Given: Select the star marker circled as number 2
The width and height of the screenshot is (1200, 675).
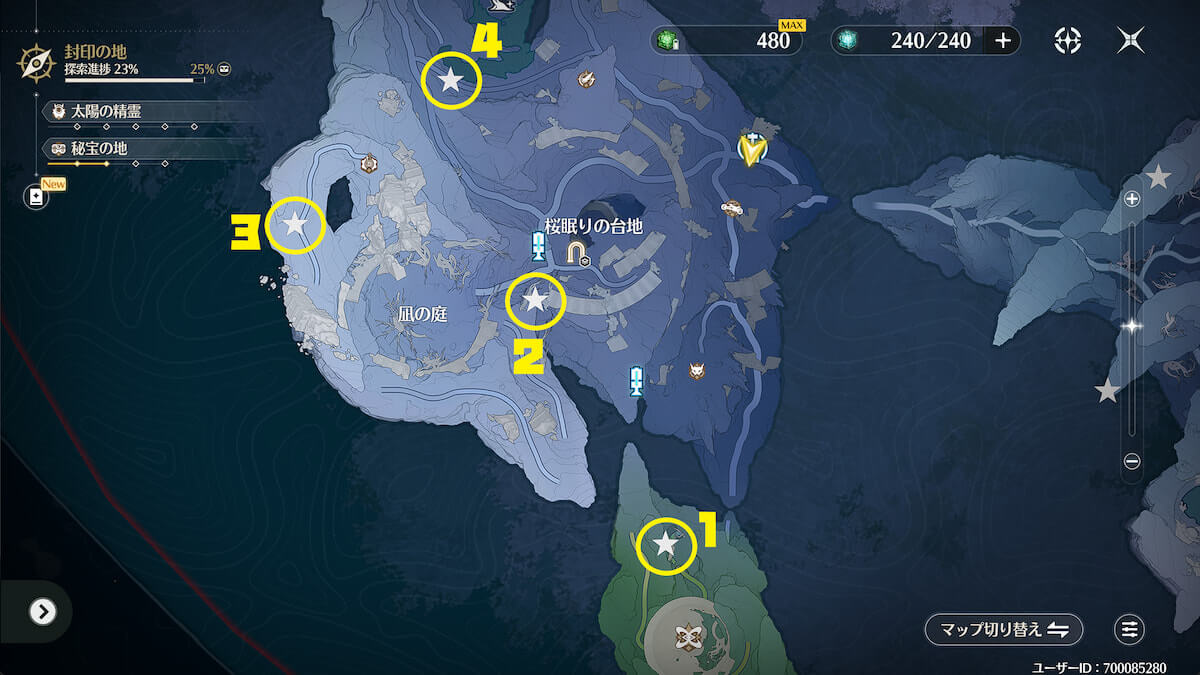Looking at the screenshot, I should tap(536, 300).
